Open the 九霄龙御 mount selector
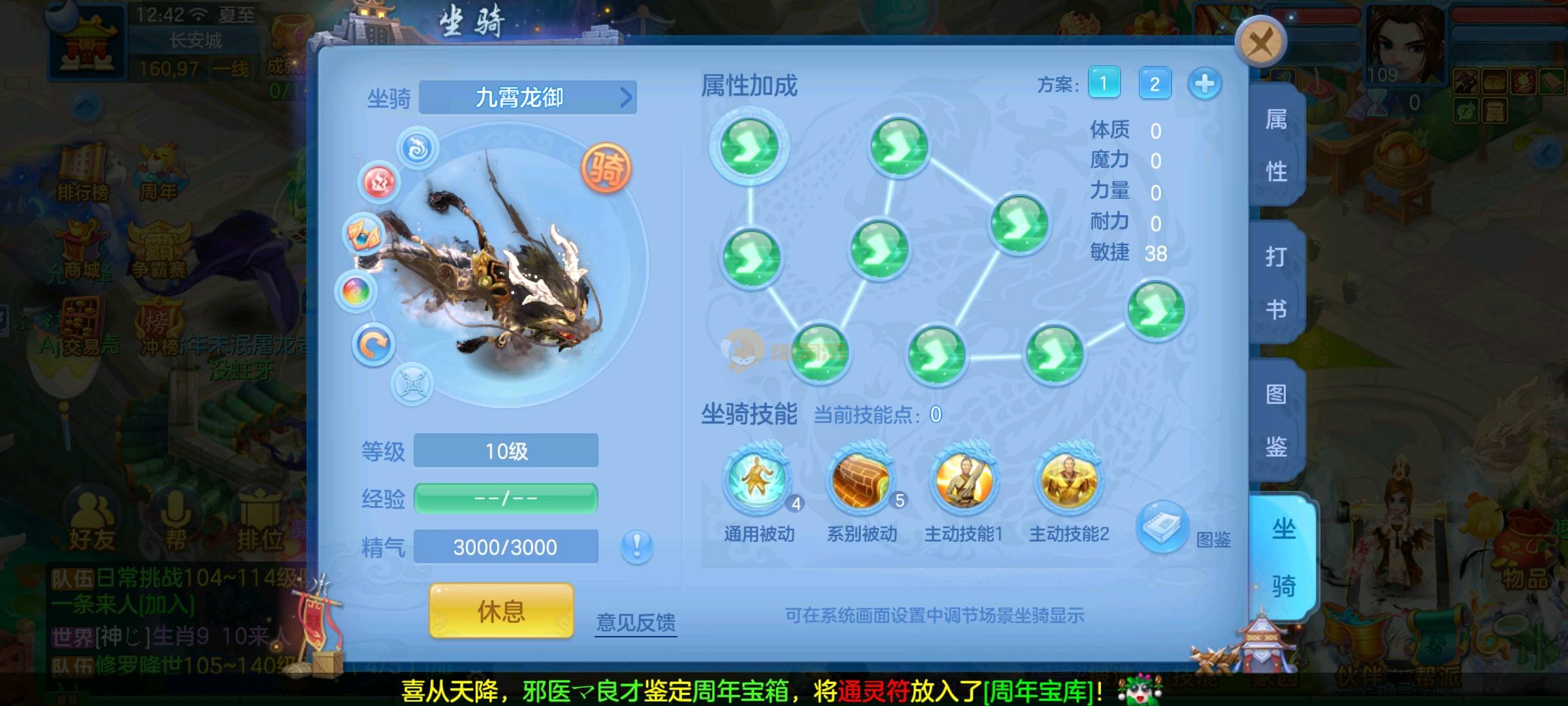Viewport: 1568px width, 706px height. tap(527, 98)
